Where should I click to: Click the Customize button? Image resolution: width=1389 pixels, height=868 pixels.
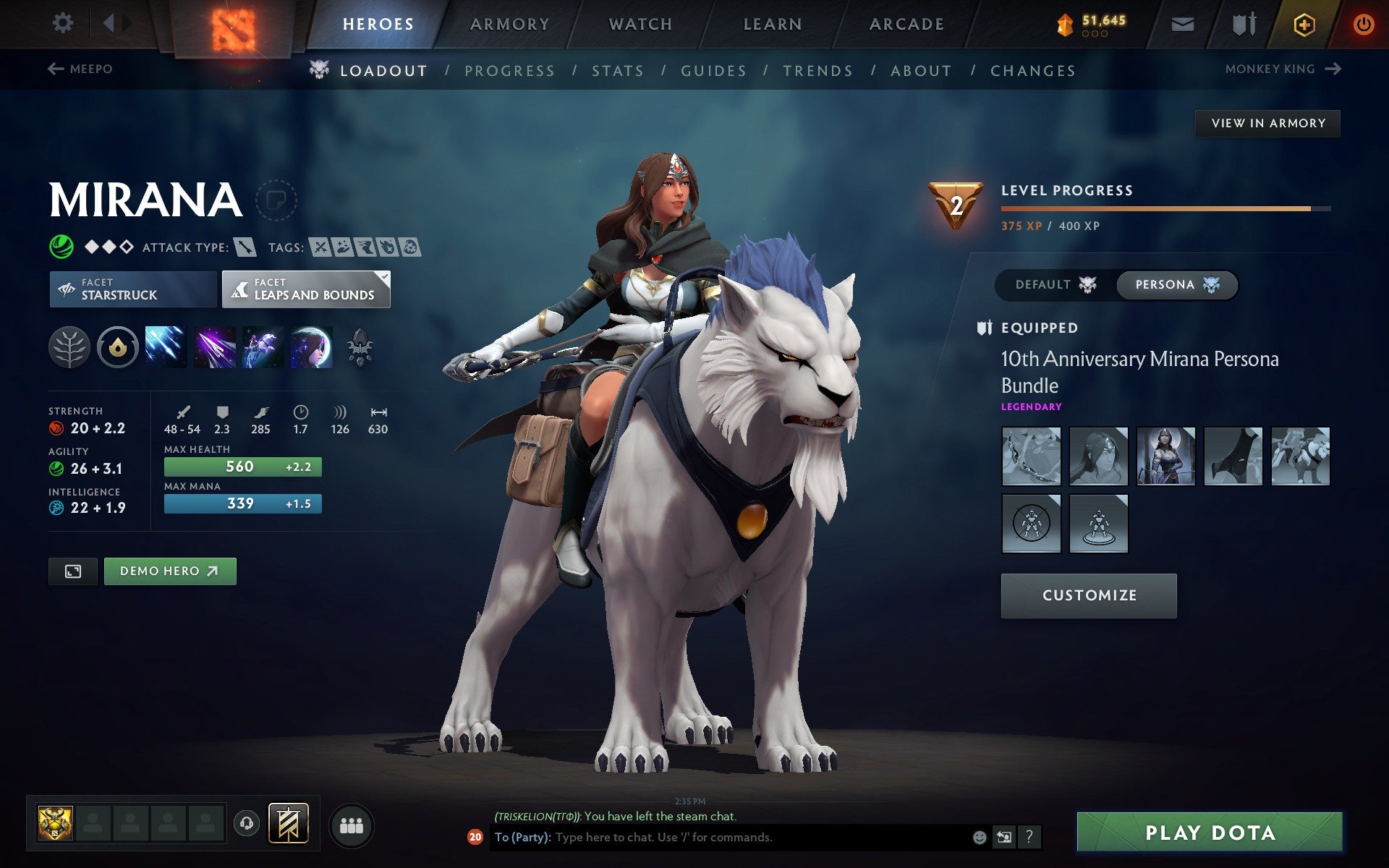(1089, 595)
